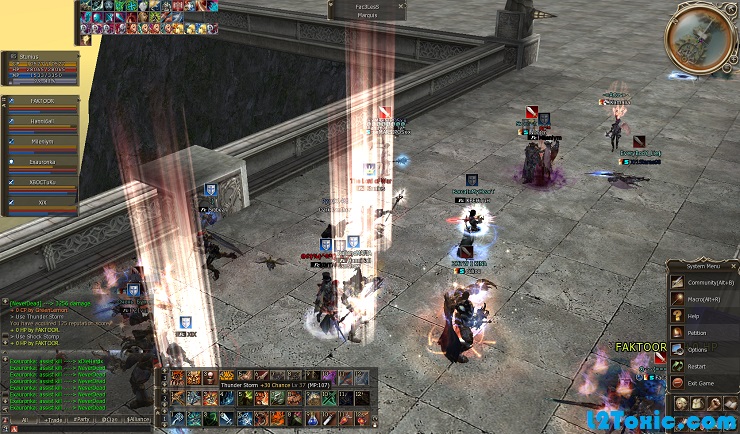740x434 pixels.
Task: Open the Options menu entry
Action: pos(697,349)
